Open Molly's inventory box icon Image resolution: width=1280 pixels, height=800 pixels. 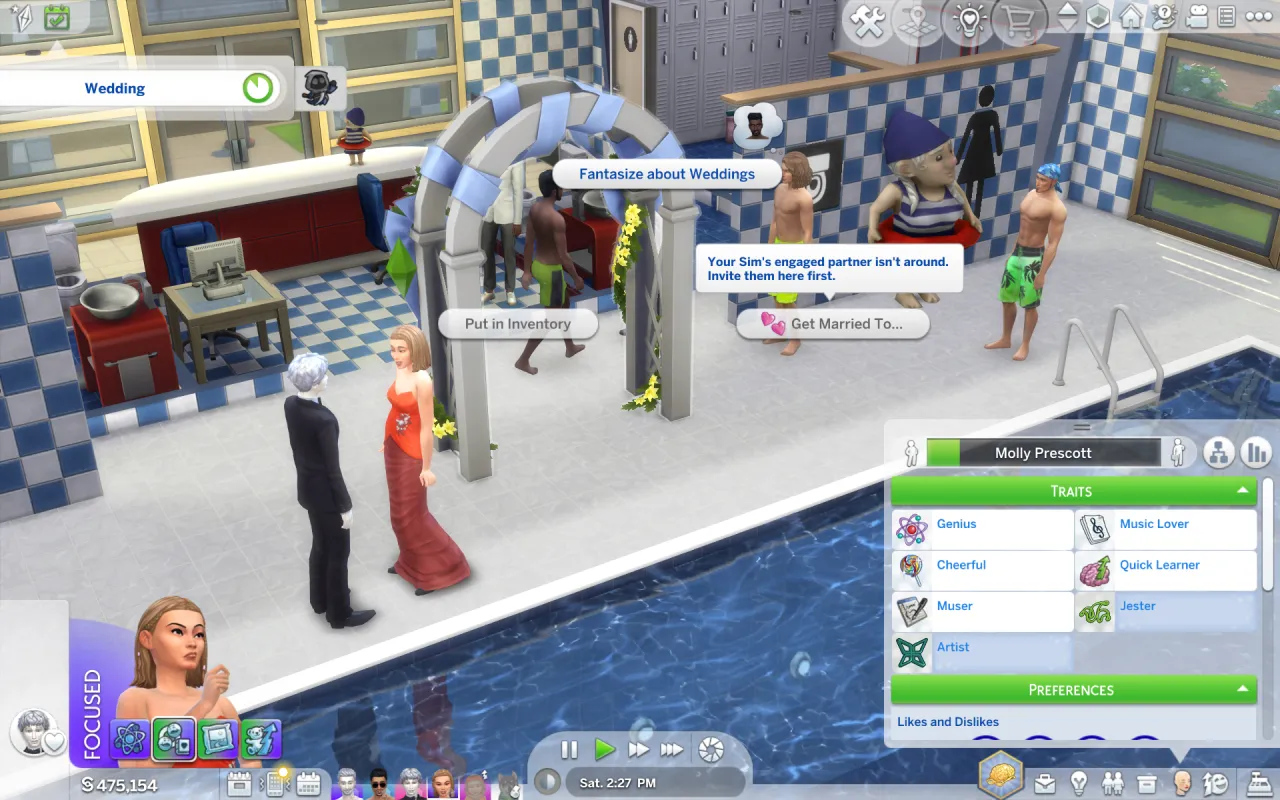pyautogui.click(x=1146, y=785)
